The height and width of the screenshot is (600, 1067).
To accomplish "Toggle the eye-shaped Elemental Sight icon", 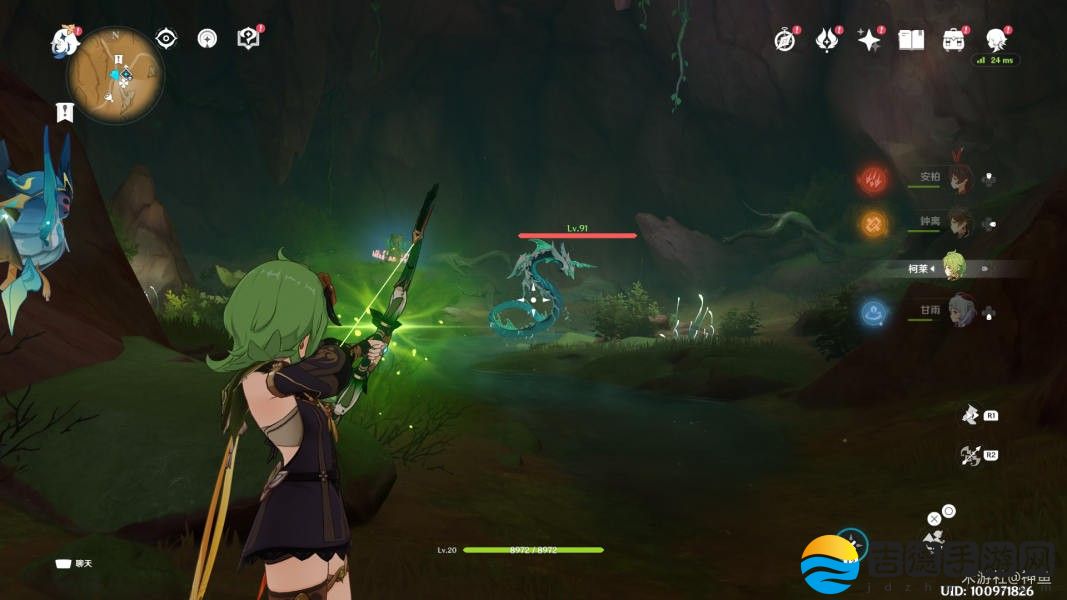I will point(166,39).
